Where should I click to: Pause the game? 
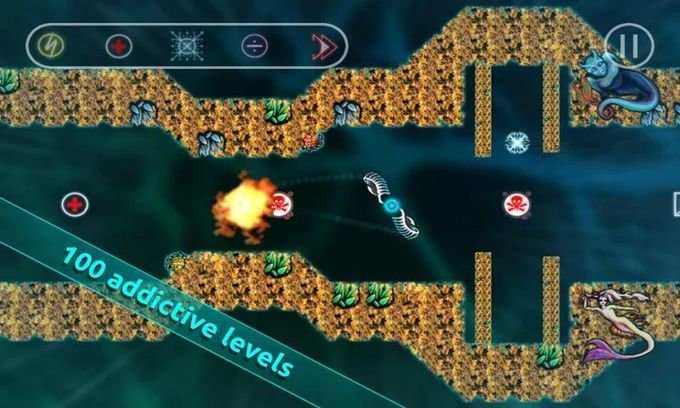[x=629, y=45]
